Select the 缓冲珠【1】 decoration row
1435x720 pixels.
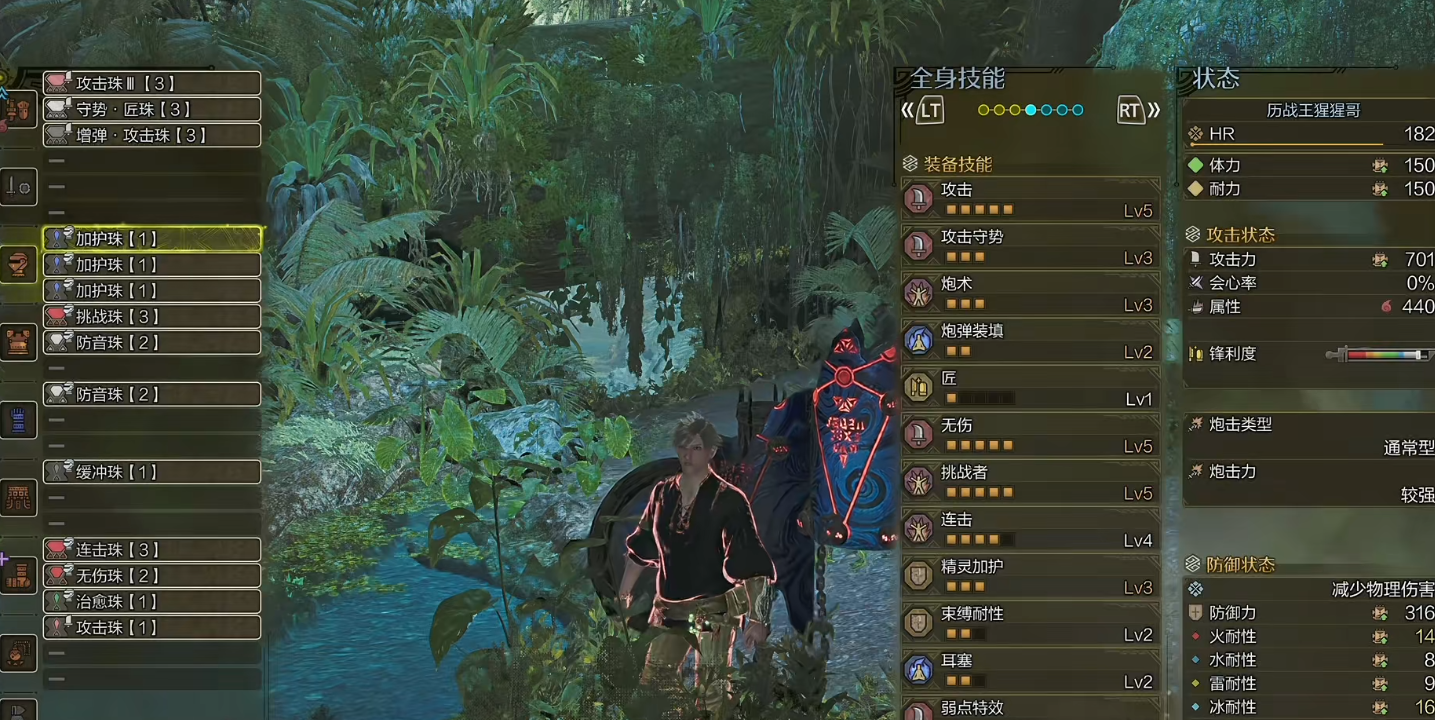click(x=152, y=471)
